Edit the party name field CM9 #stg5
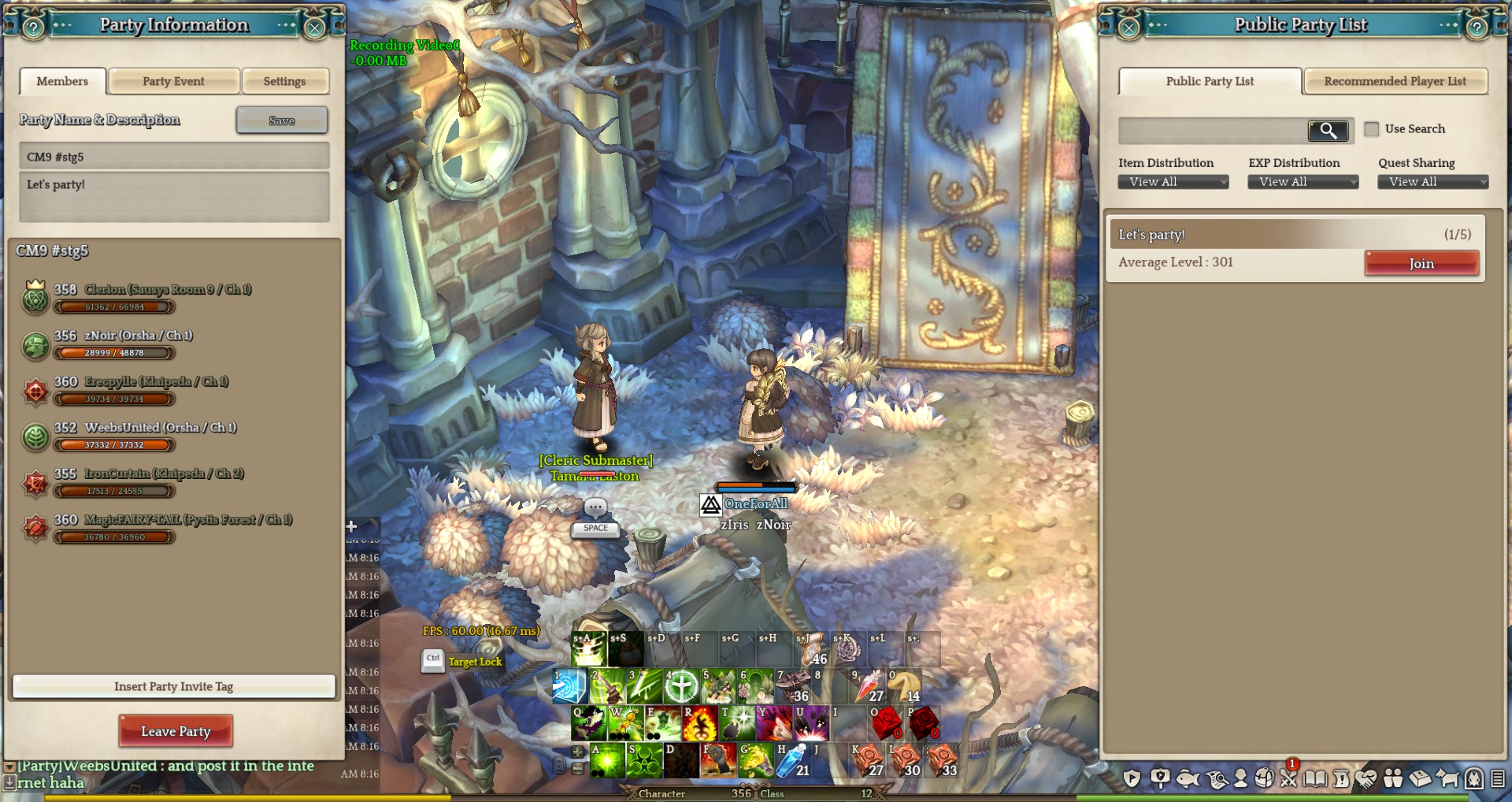The image size is (1512, 802). pyautogui.click(x=174, y=157)
